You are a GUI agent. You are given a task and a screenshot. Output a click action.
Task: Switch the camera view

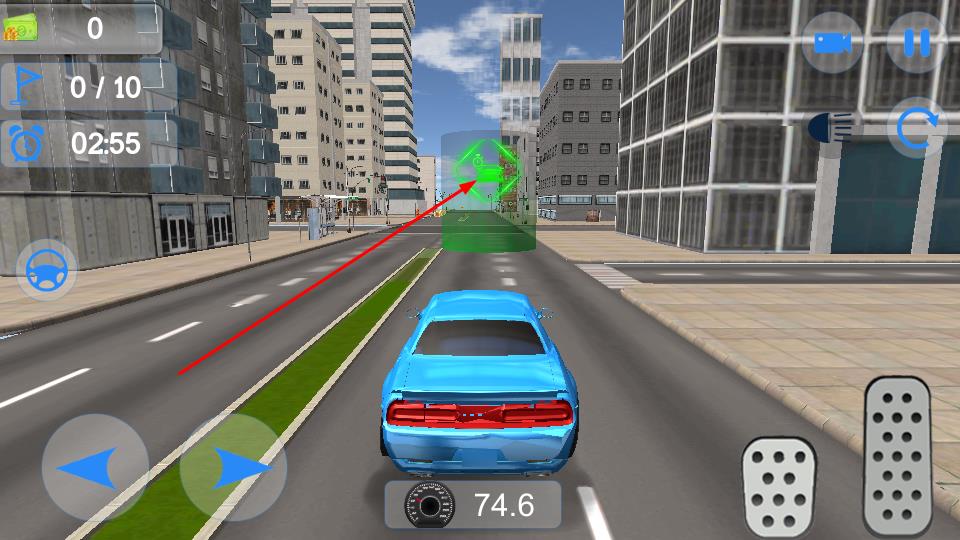(x=832, y=42)
